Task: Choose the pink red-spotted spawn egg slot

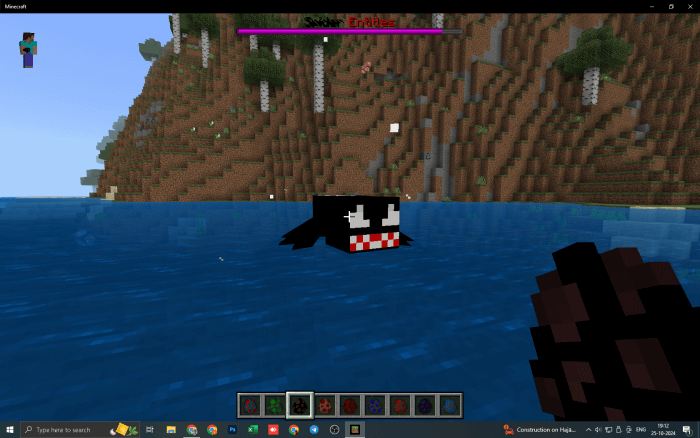Action: [325, 405]
